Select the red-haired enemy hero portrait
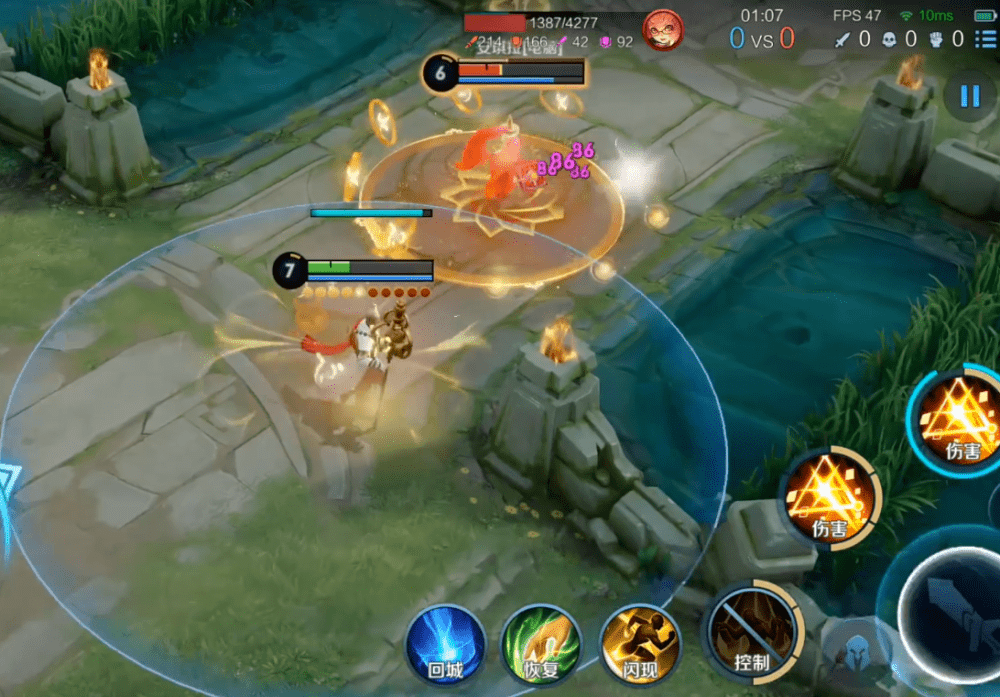 (x=662, y=30)
